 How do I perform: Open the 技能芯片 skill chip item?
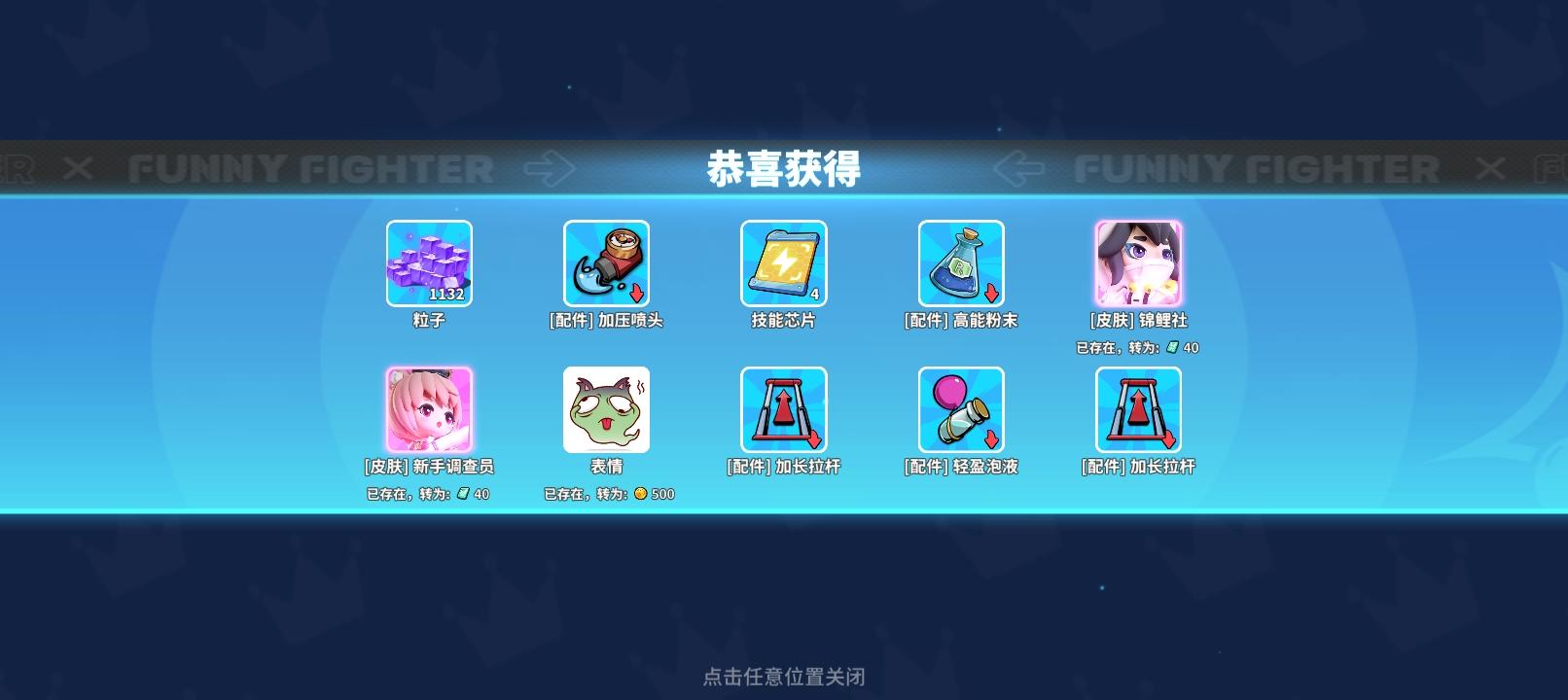pos(783,262)
